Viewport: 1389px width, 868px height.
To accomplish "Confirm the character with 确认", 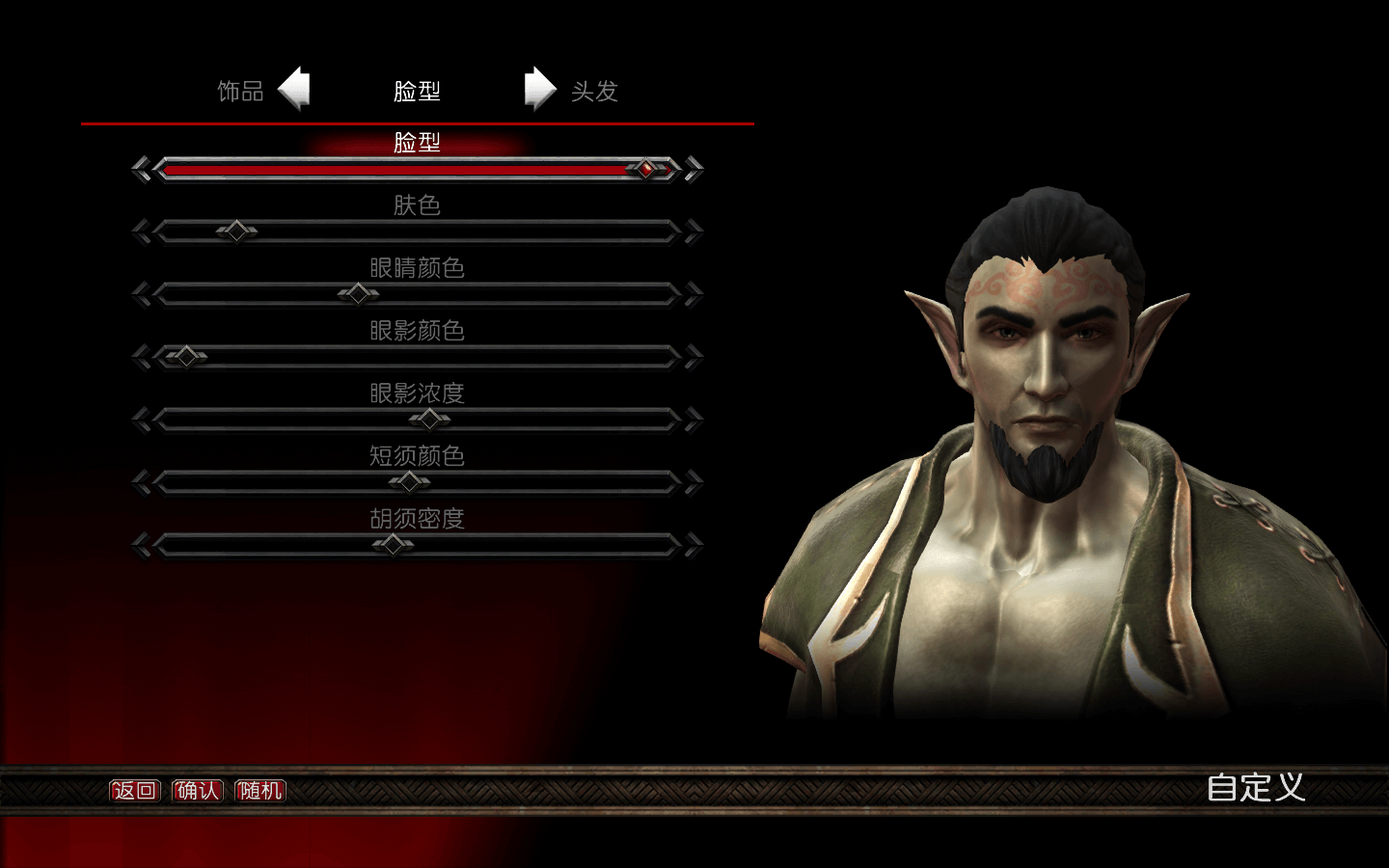I will [198, 791].
